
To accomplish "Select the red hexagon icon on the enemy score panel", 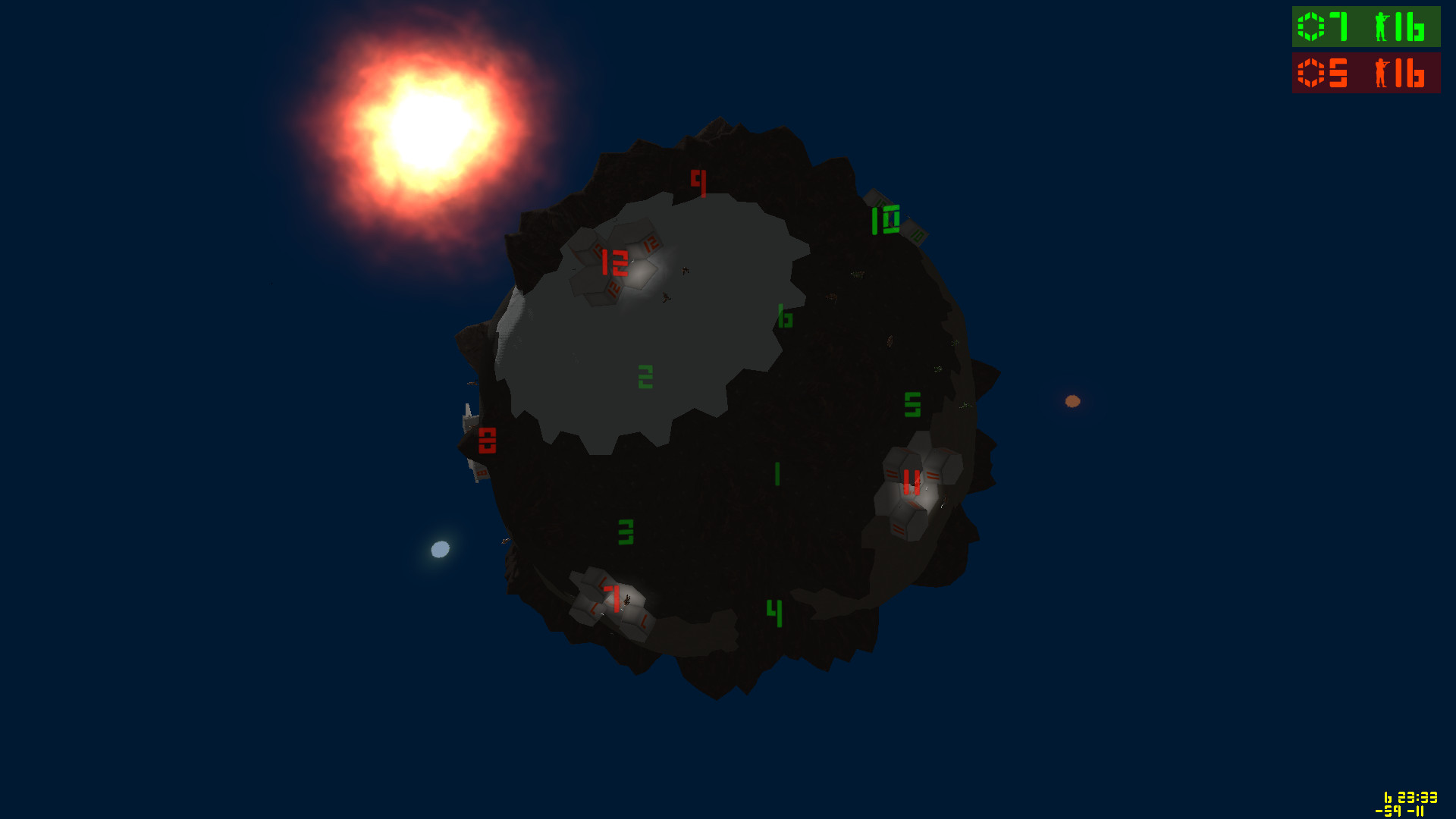I will pyautogui.click(x=1311, y=74).
